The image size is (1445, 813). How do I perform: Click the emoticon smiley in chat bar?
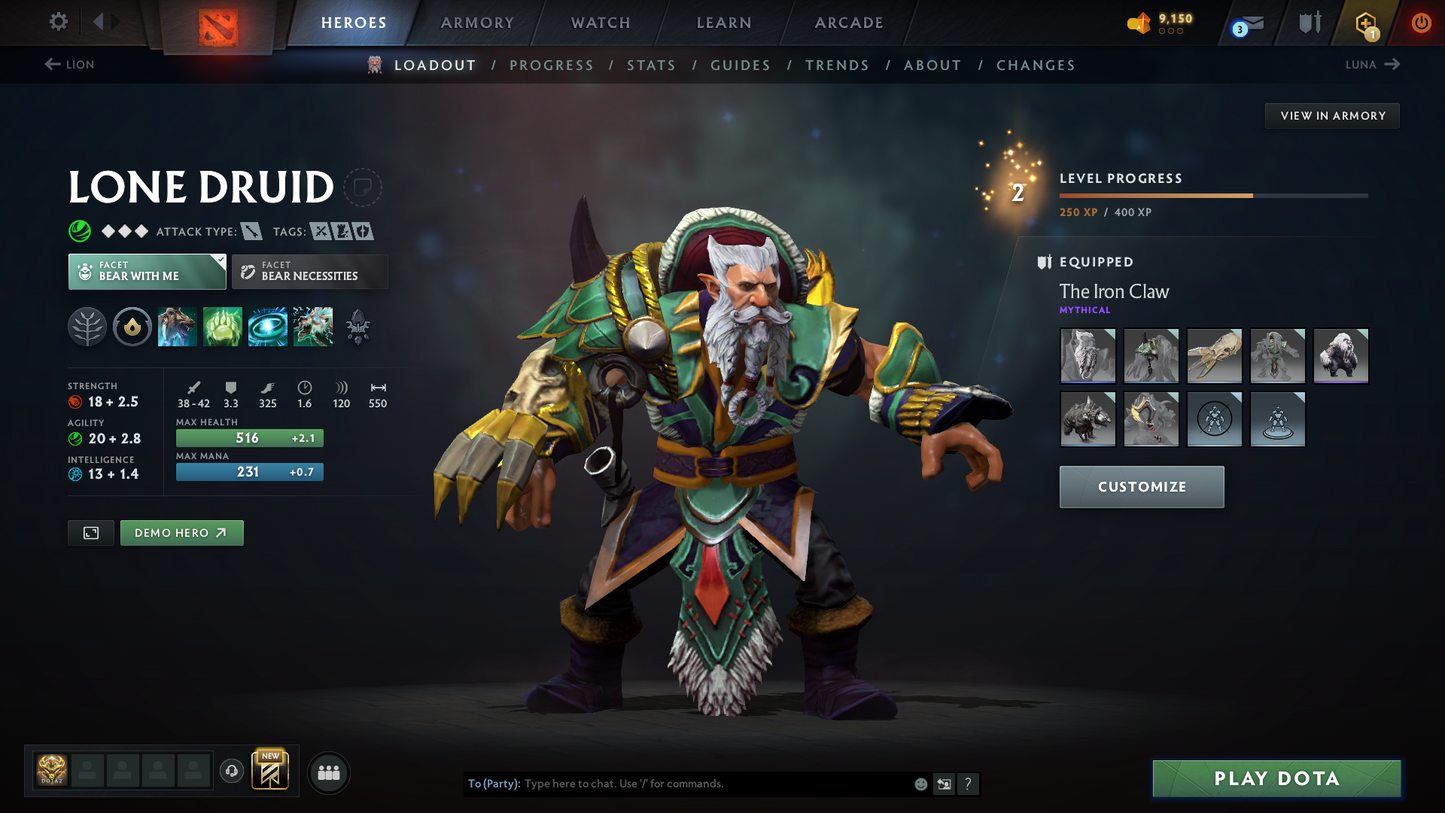[920, 784]
